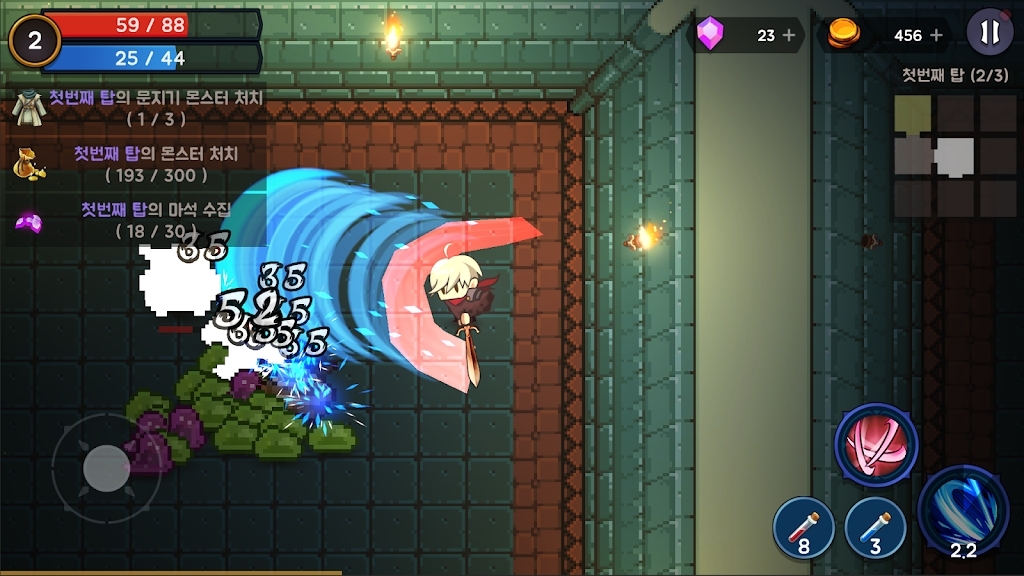
Task: Use the red health potion
Action: pos(804,528)
